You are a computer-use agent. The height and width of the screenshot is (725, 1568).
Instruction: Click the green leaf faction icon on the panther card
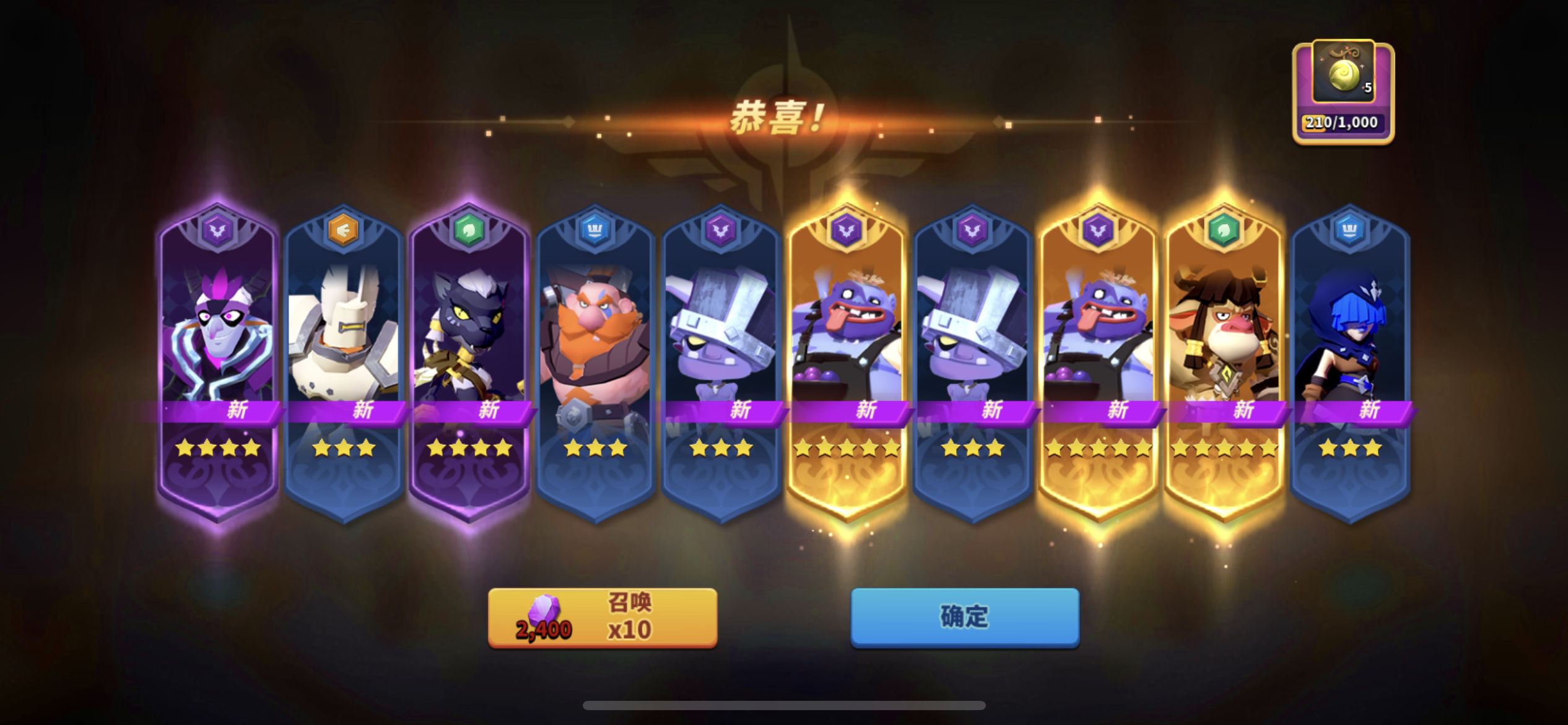(x=469, y=229)
